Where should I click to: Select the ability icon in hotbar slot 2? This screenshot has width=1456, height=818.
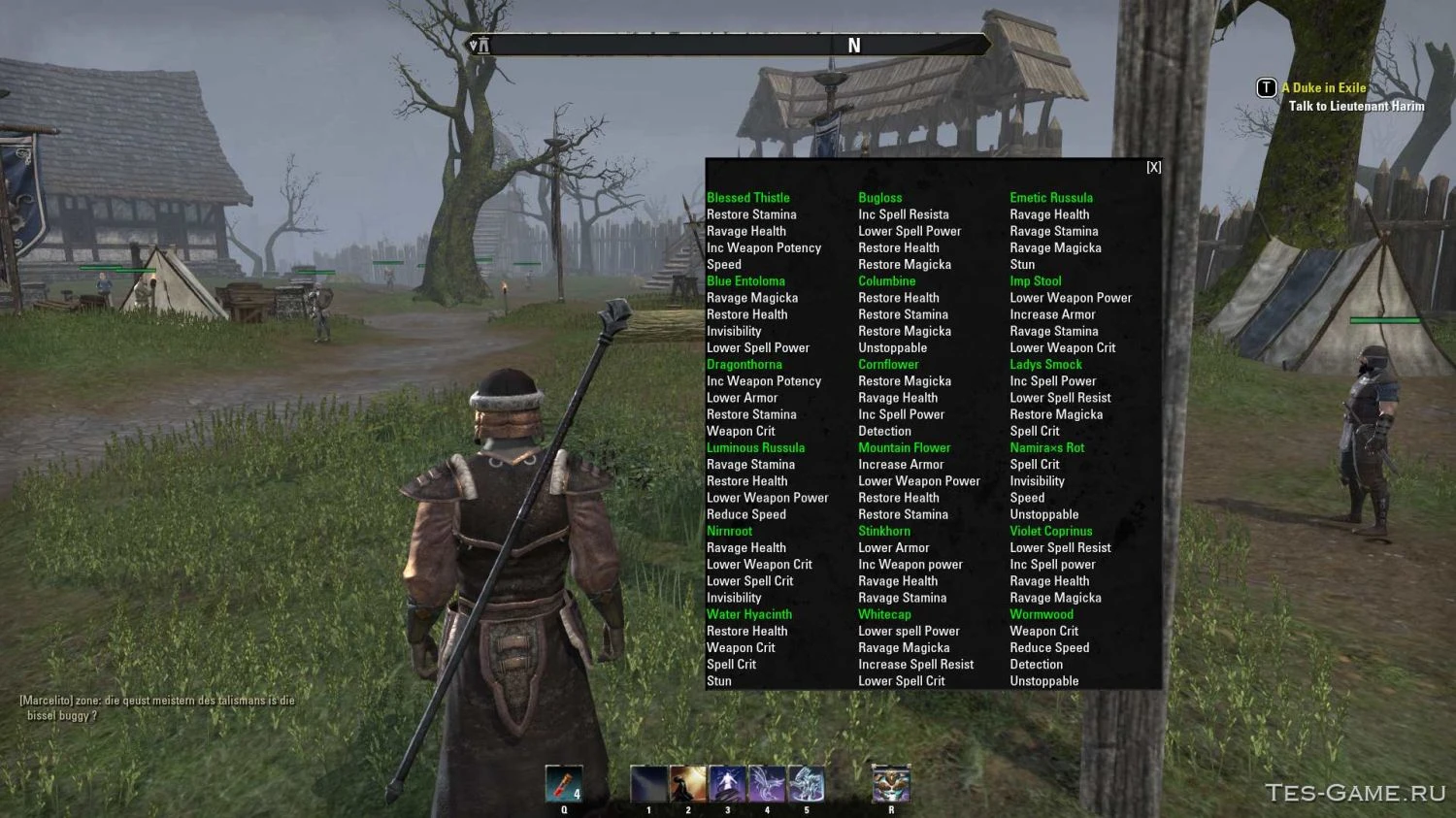click(x=688, y=781)
